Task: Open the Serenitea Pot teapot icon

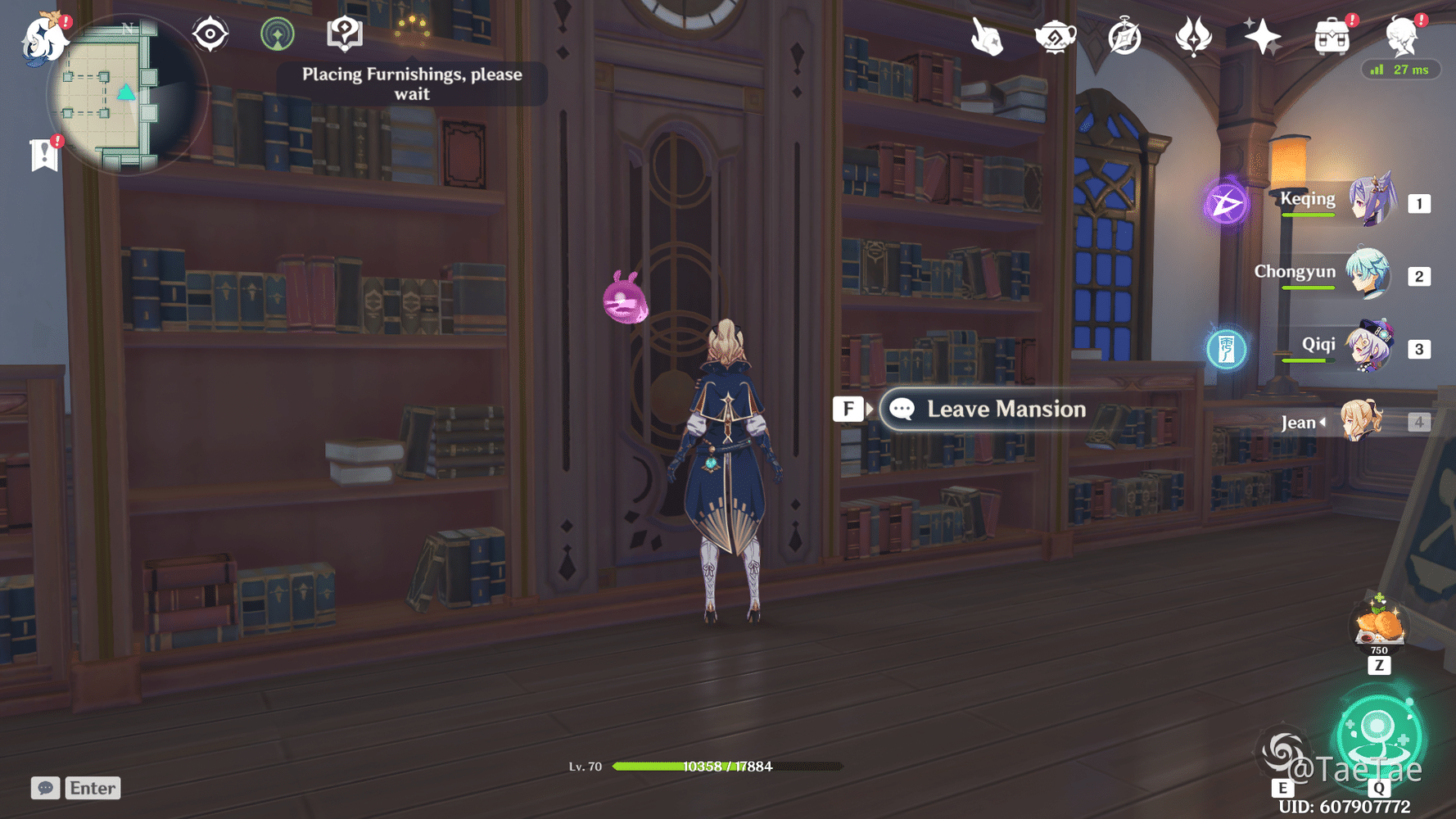Action: (x=1055, y=35)
